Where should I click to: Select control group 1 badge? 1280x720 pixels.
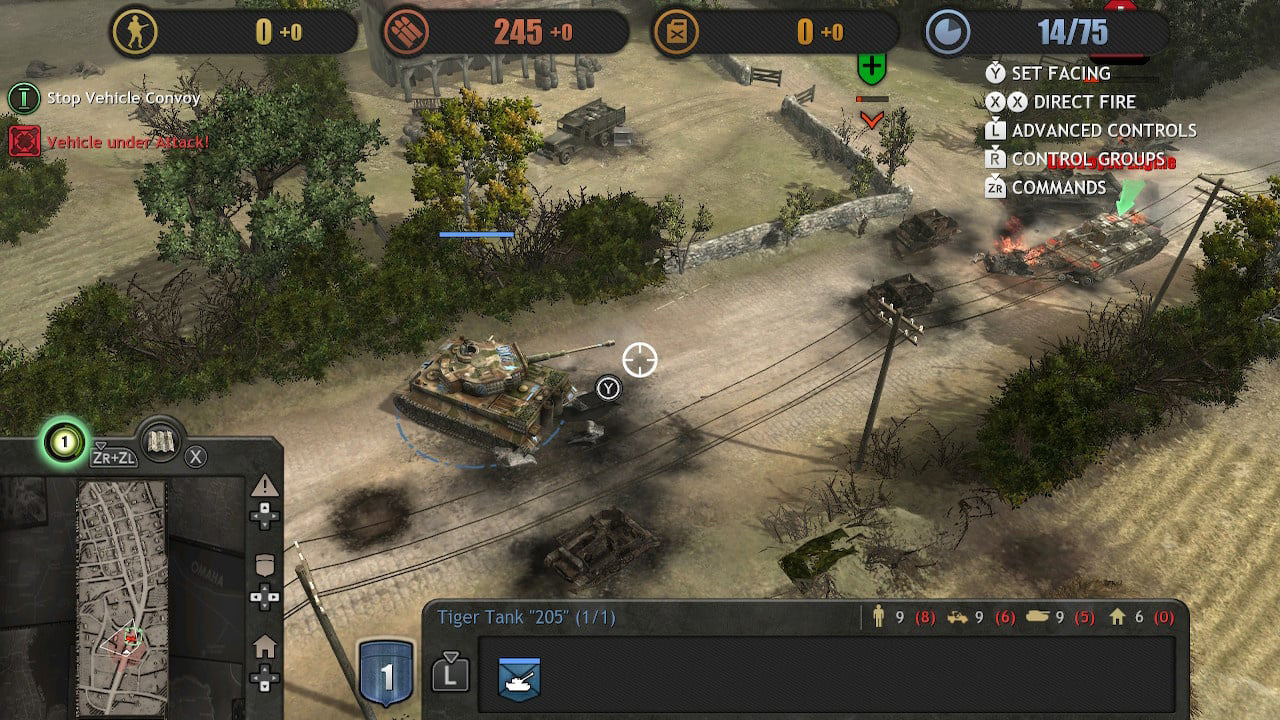(x=63, y=441)
